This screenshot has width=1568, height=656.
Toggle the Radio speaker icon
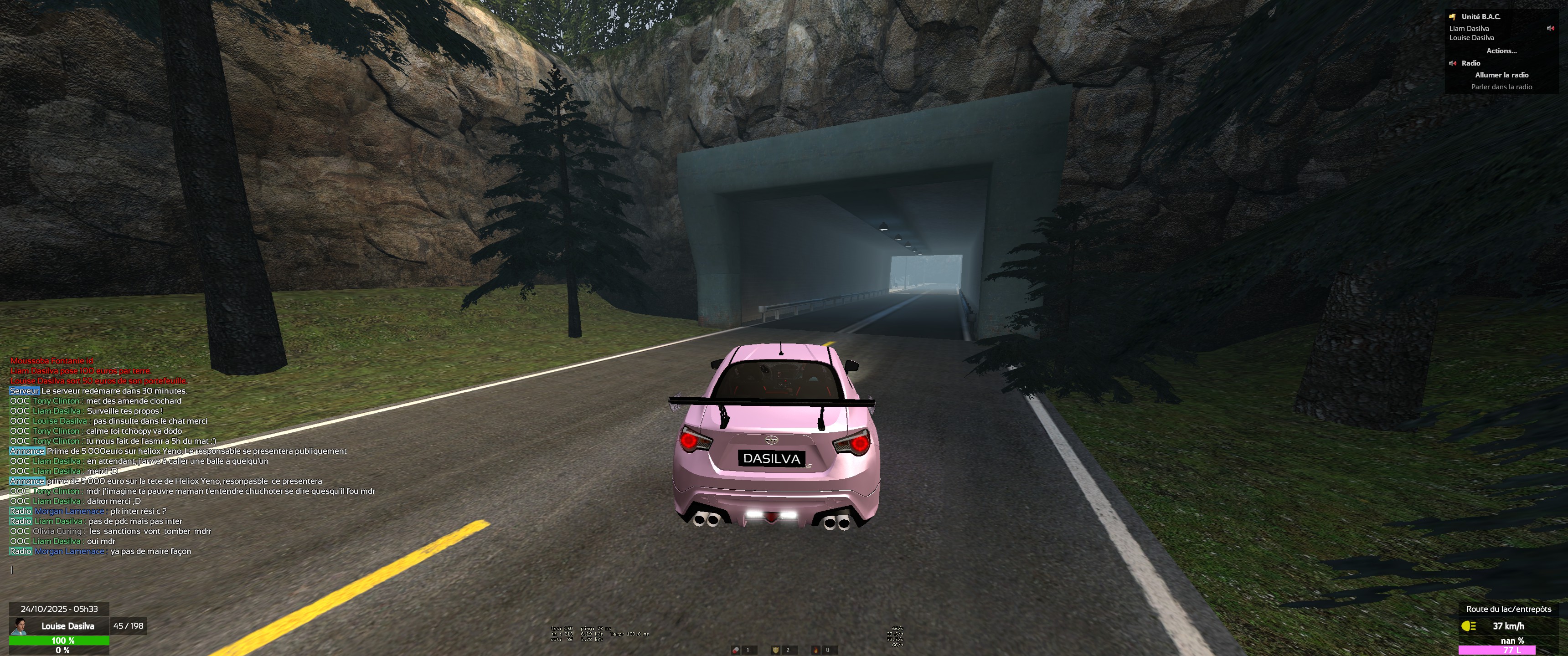coord(1452,63)
